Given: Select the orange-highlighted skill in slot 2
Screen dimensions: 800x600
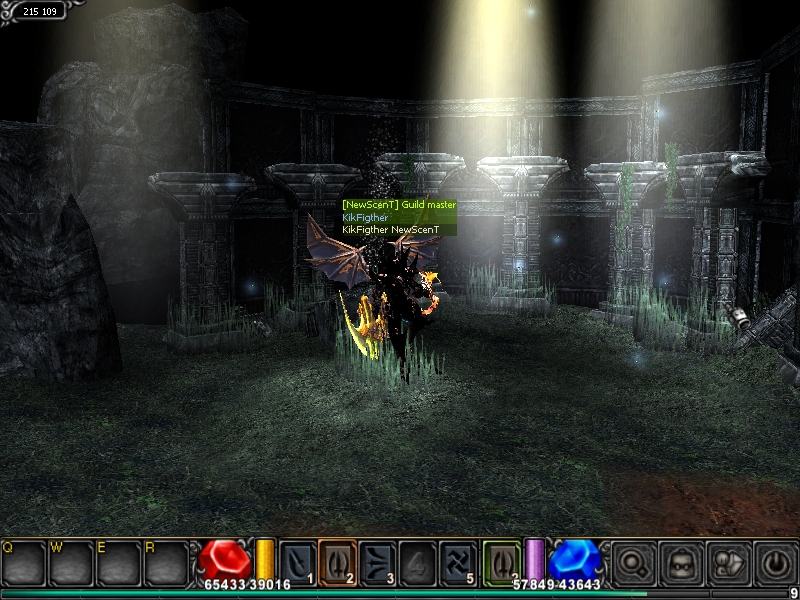Looking at the screenshot, I should pyautogui.click(x=337, y=561).
